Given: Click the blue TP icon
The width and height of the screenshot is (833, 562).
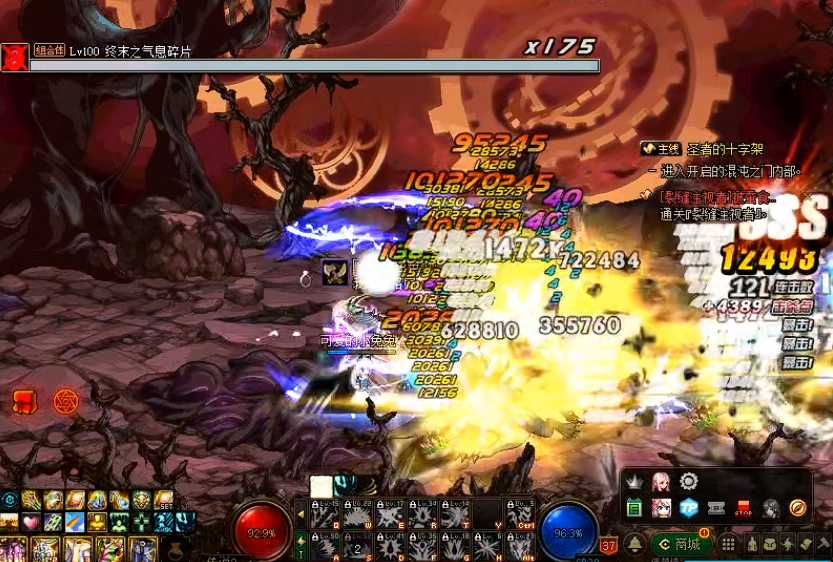Looking at the screenshot, I should 688,508.
